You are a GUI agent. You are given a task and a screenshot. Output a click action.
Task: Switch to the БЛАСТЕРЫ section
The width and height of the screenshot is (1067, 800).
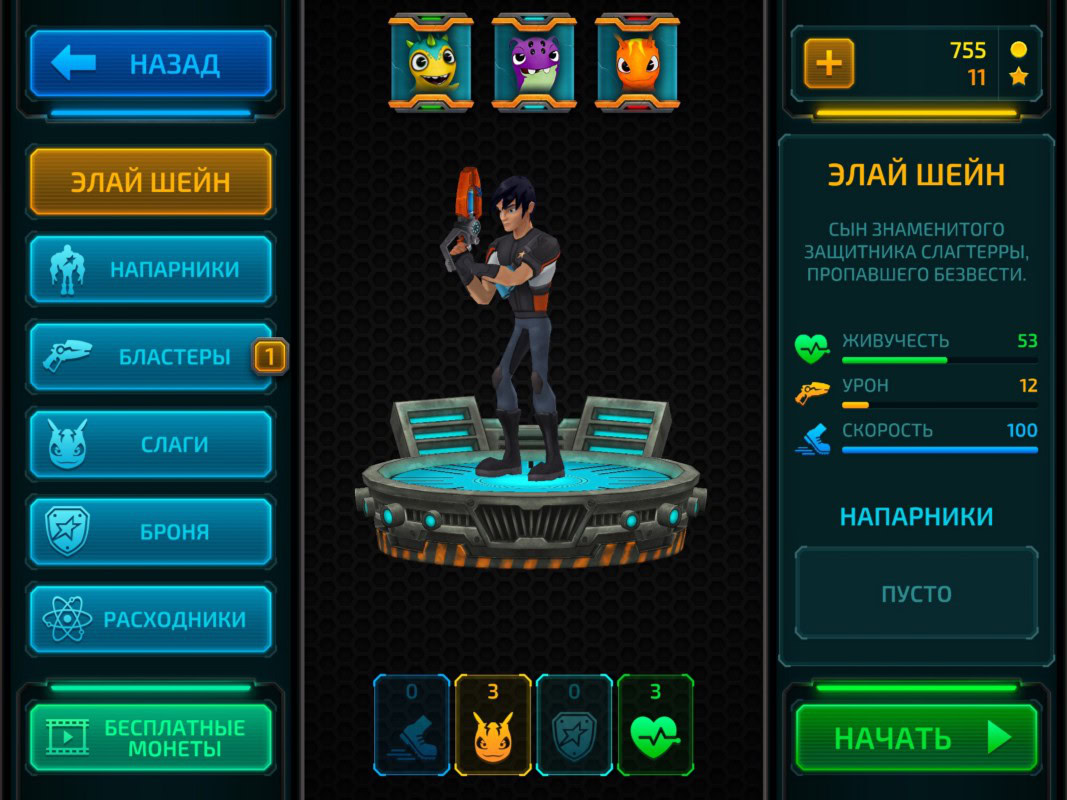pos(150,356)
